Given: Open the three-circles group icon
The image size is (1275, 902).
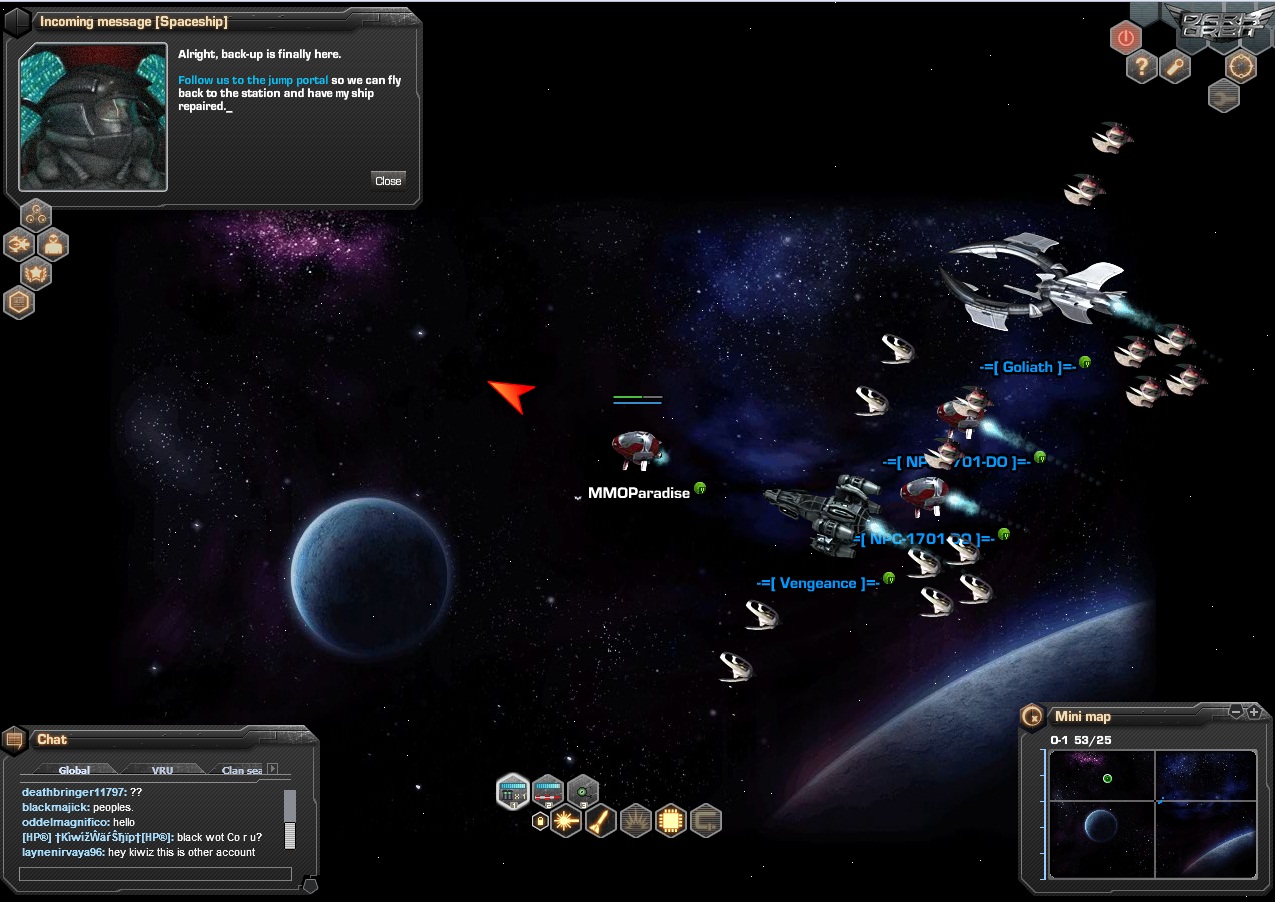Looking at the screenshot, I should click(x=37, y=213).
